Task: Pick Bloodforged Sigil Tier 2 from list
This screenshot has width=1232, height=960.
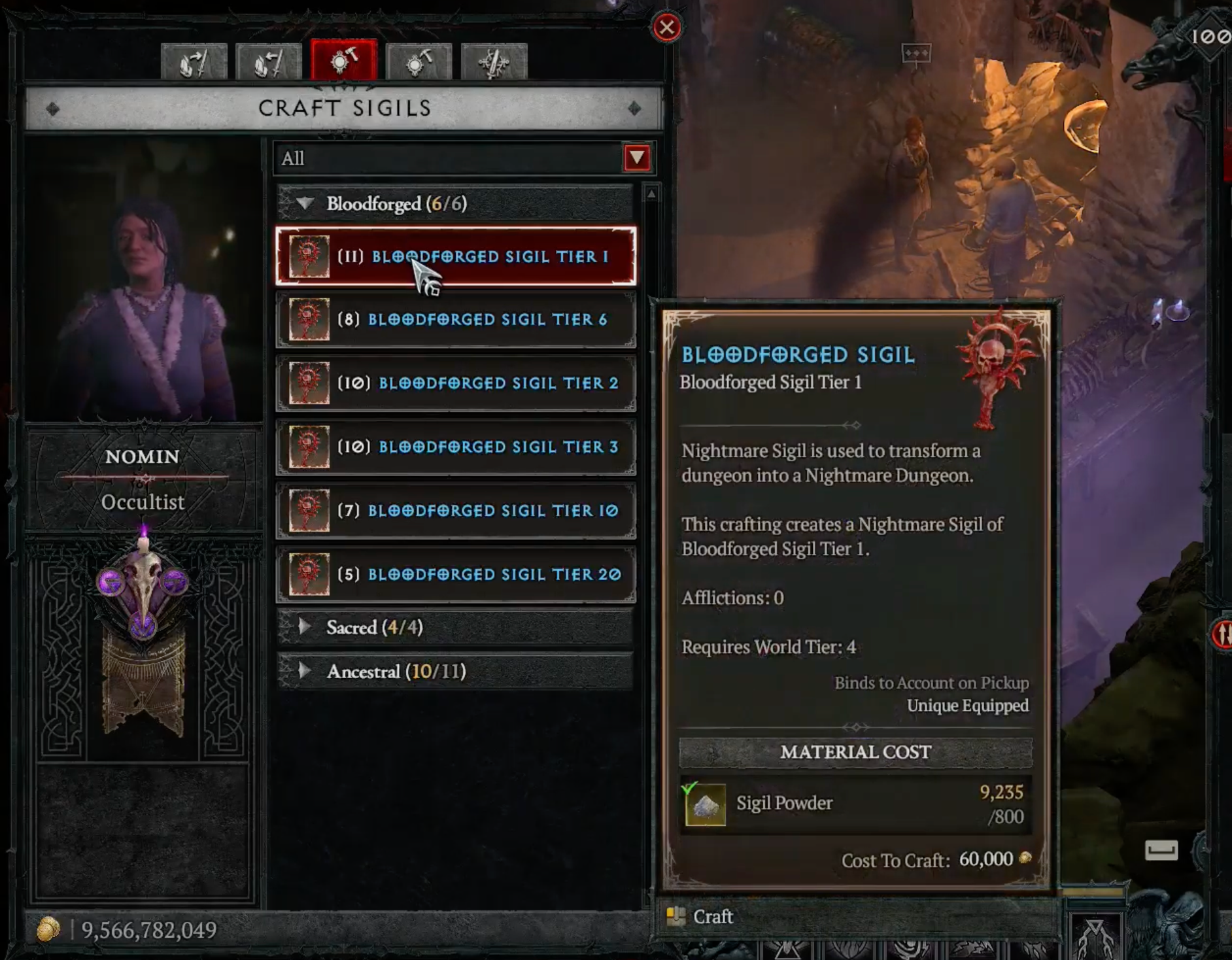Action: pyautogui.click(x=456, y=383)
